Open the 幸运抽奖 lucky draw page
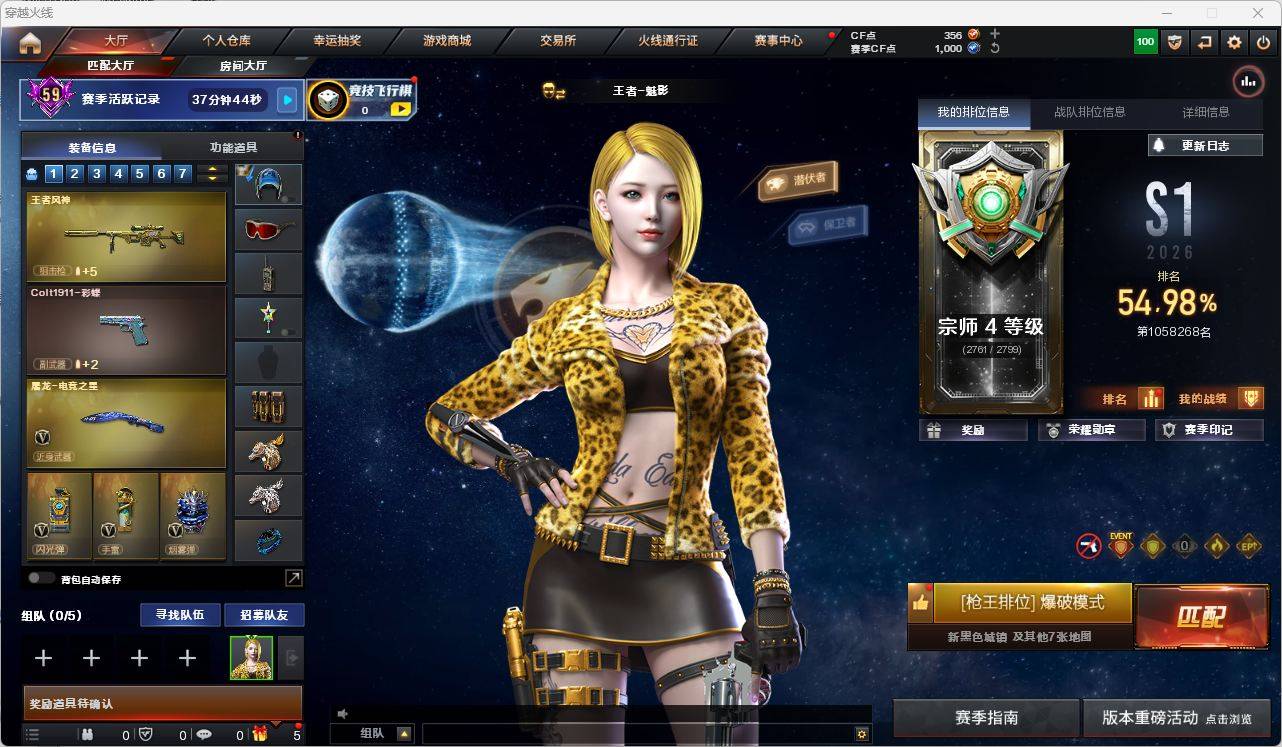 click(337, 41)
